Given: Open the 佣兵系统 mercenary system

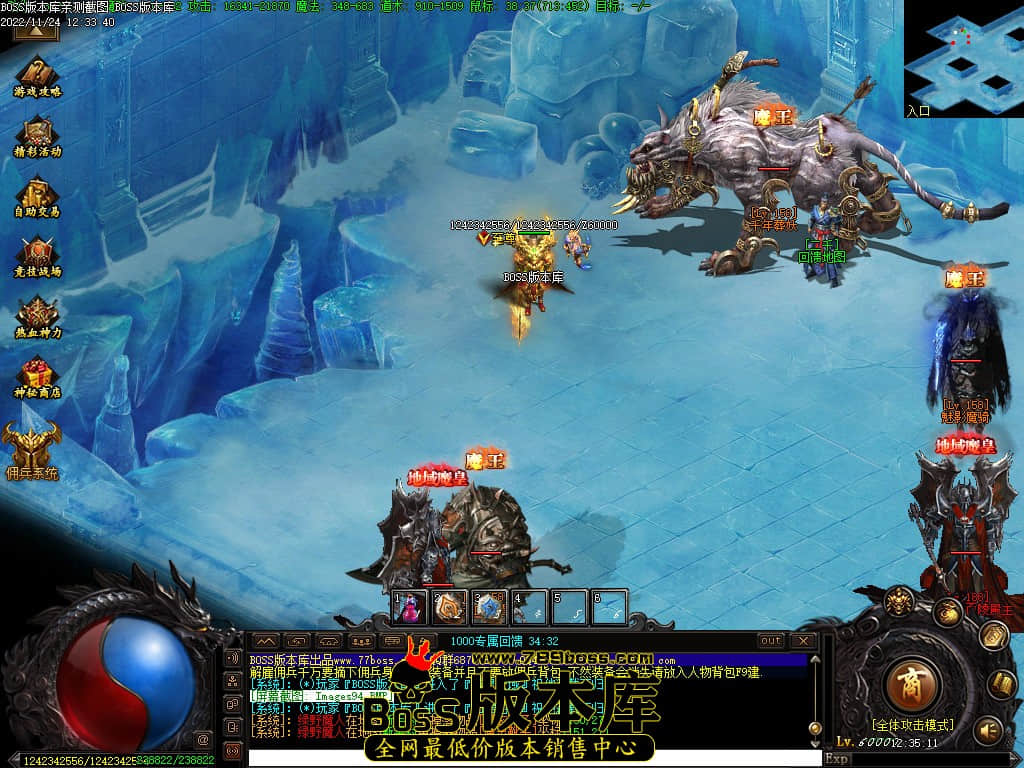Looking at the screenshot, I should [x=31, y=445].
